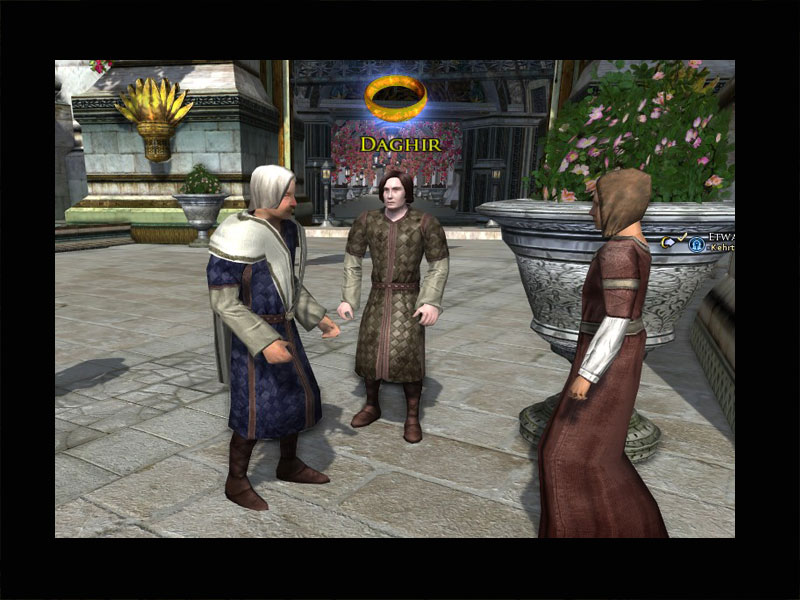Click the Kehrt quest objective line
Viewport: 800px width, 600px height.
[x=722, y=247]
